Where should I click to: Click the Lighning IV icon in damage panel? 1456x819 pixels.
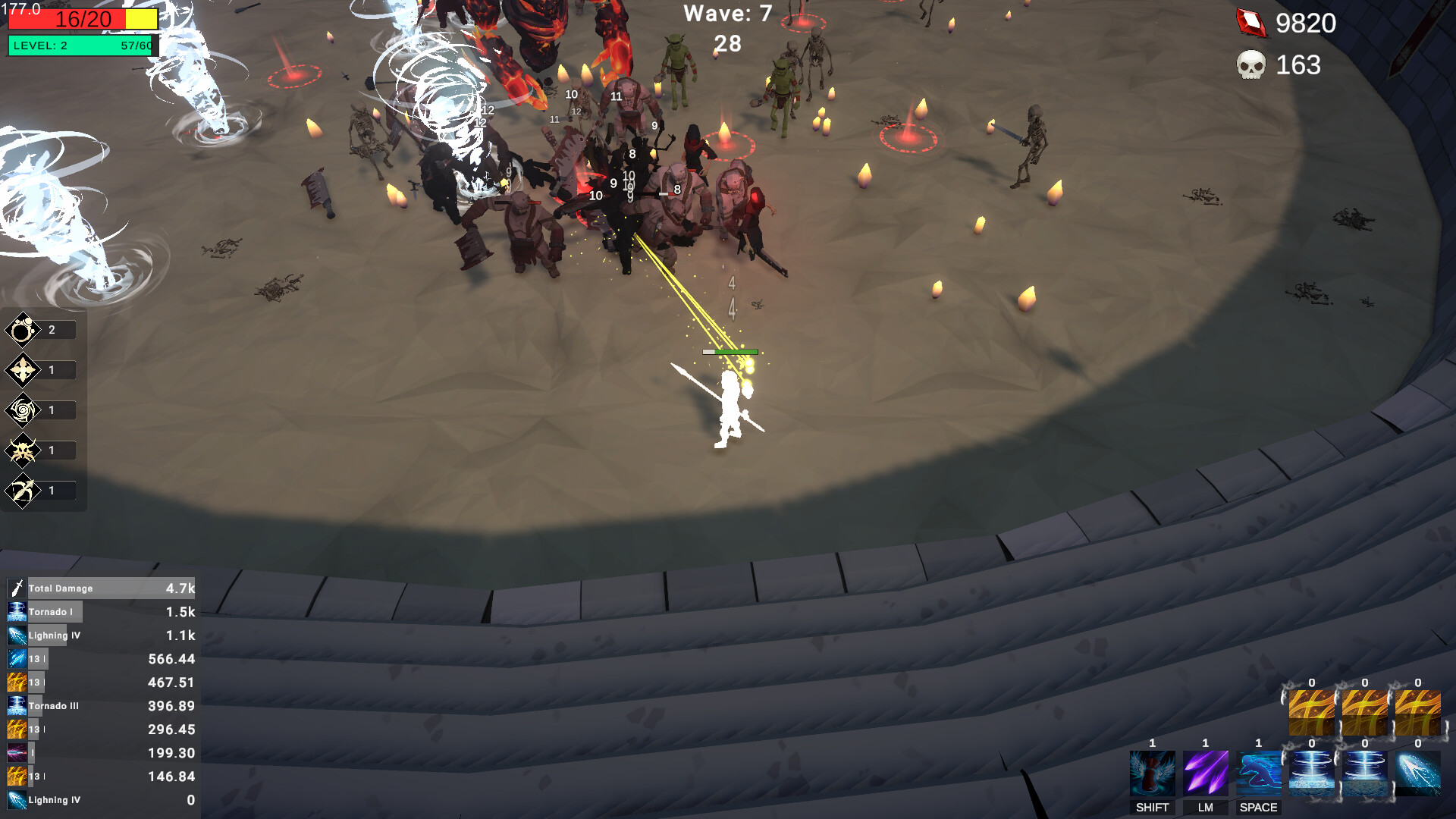point(17,635)
